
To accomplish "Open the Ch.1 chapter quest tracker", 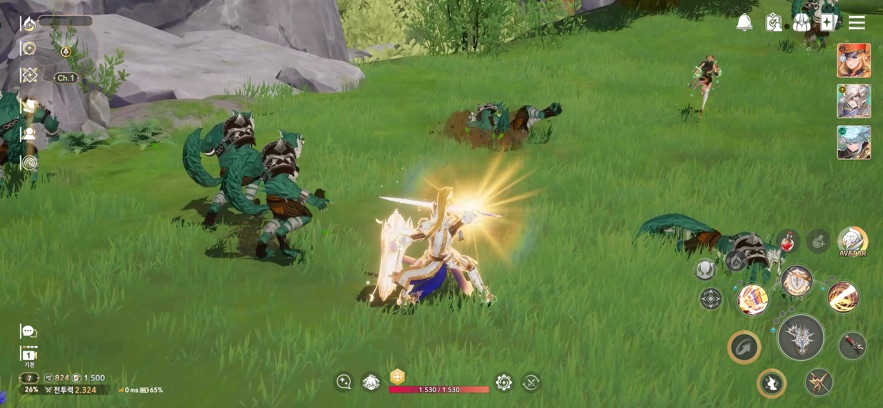I will pos(64,77).
